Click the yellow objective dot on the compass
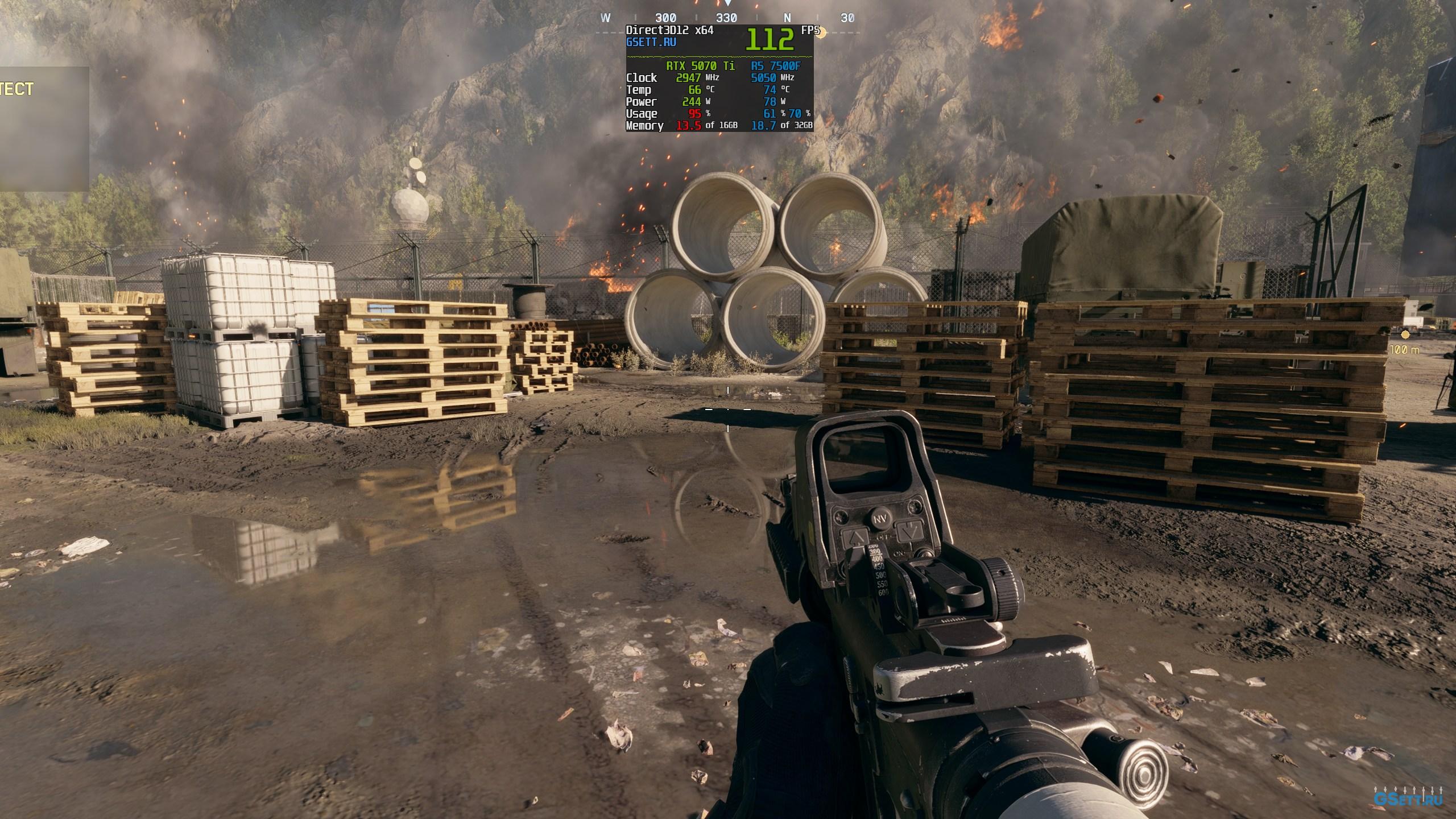Viewport: 1456px width, 819px height. click(x=821, y=32)
